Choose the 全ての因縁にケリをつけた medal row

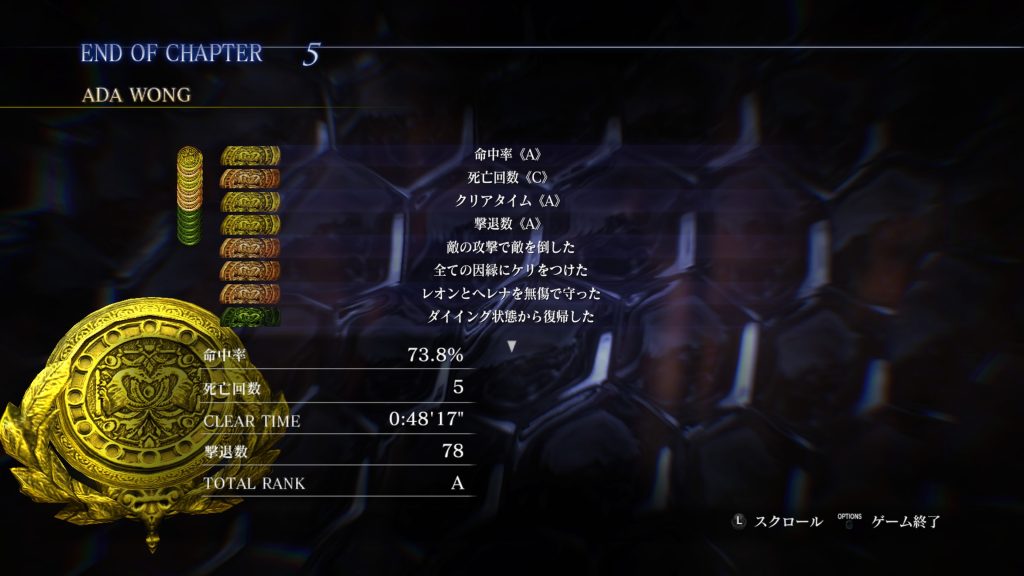click(x=510, y=270)
